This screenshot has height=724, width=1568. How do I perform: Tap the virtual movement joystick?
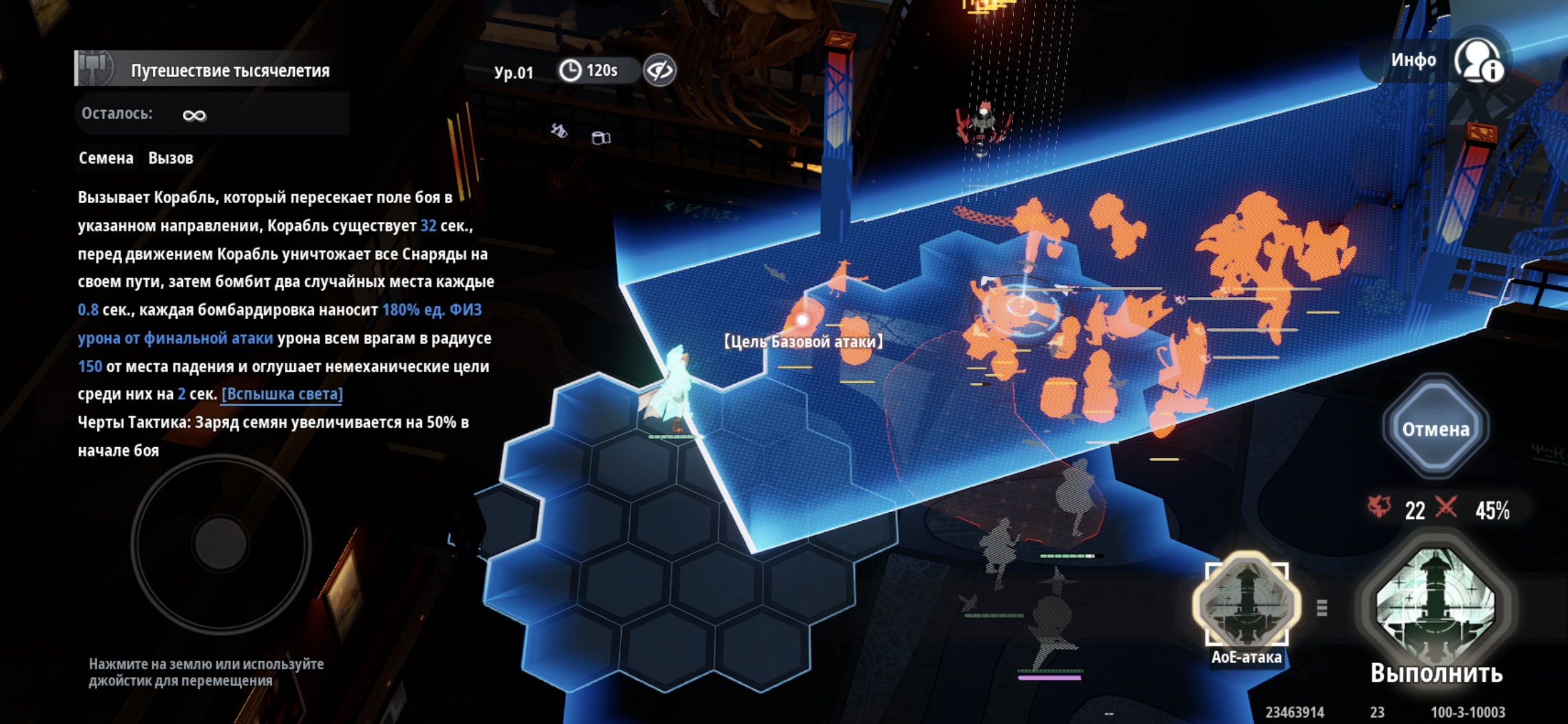[x=220, y=543]
